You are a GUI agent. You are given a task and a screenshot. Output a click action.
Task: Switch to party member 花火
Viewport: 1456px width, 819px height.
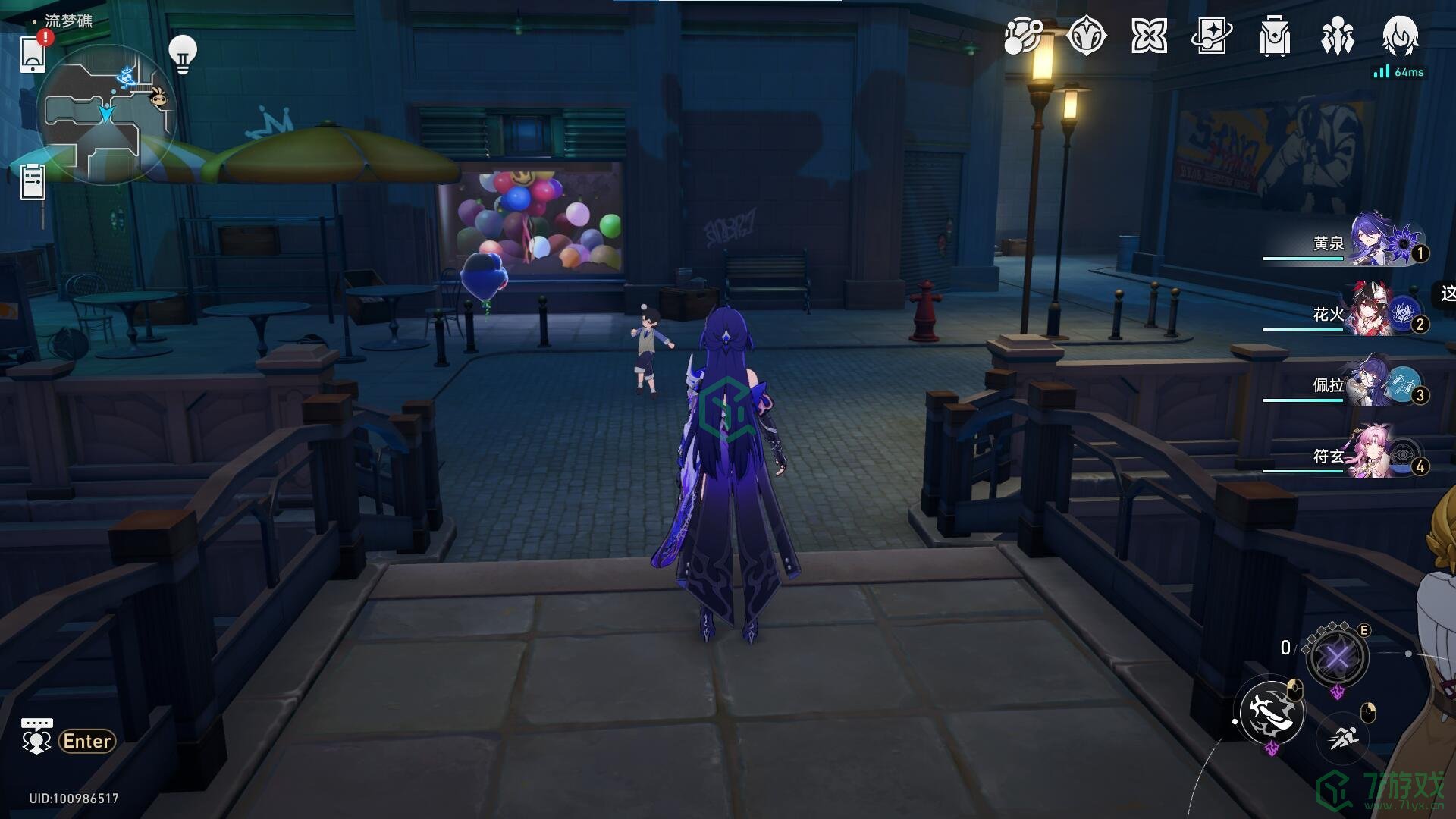coord(1357,313)
